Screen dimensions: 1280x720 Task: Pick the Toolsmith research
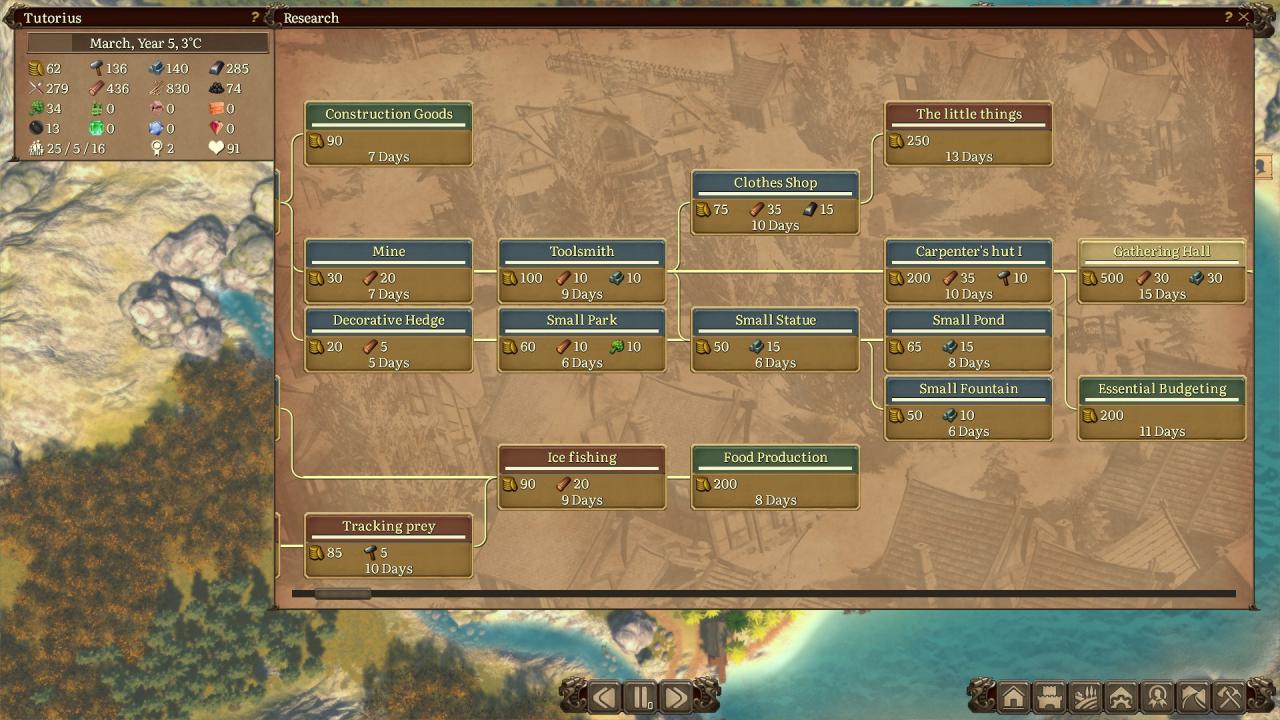[x=582, y=271]
